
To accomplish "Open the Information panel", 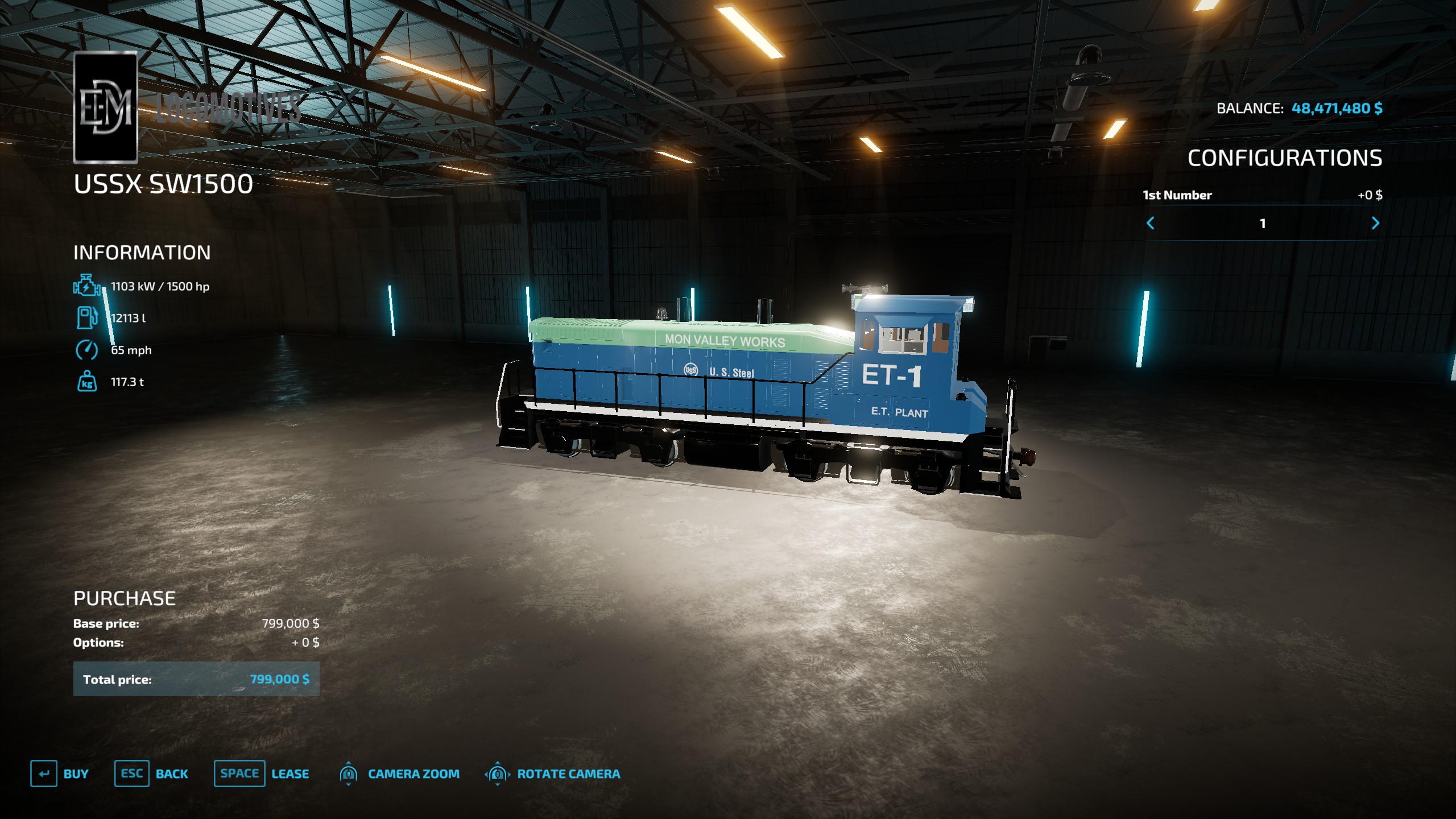I will (x=142, y=252).
